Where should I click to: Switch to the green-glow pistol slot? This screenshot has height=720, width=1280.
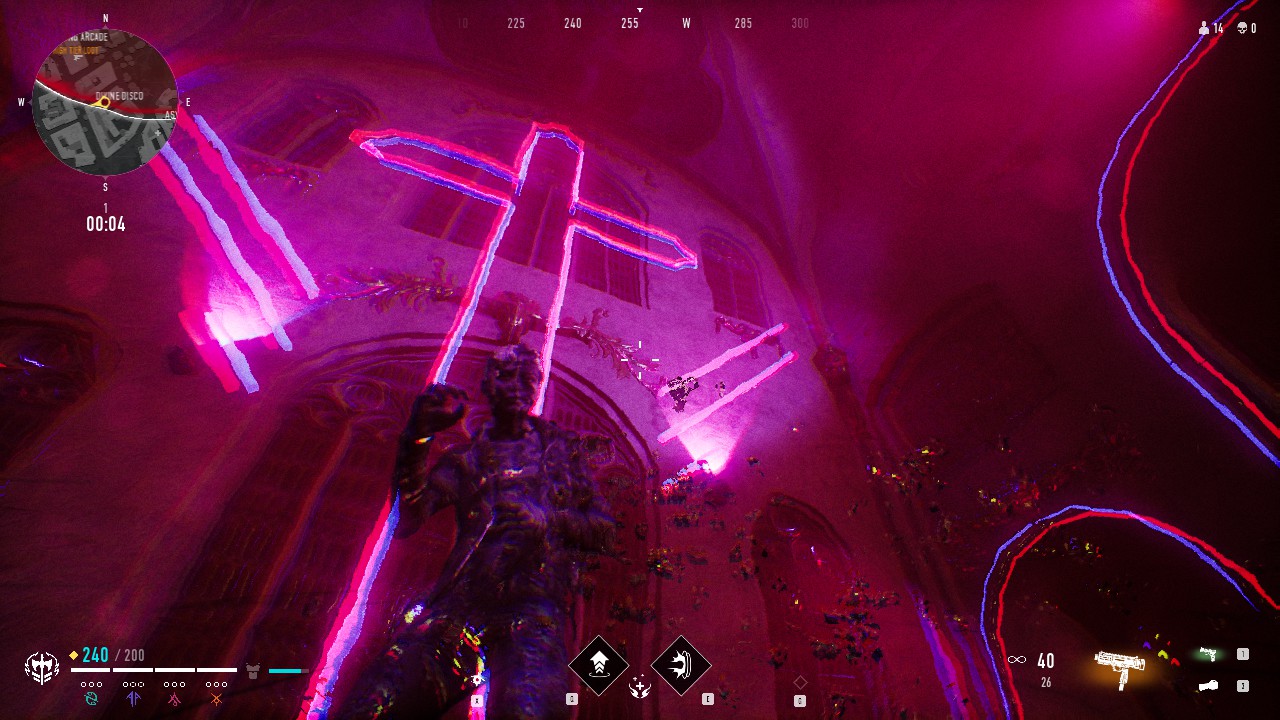pos(1208,654)
